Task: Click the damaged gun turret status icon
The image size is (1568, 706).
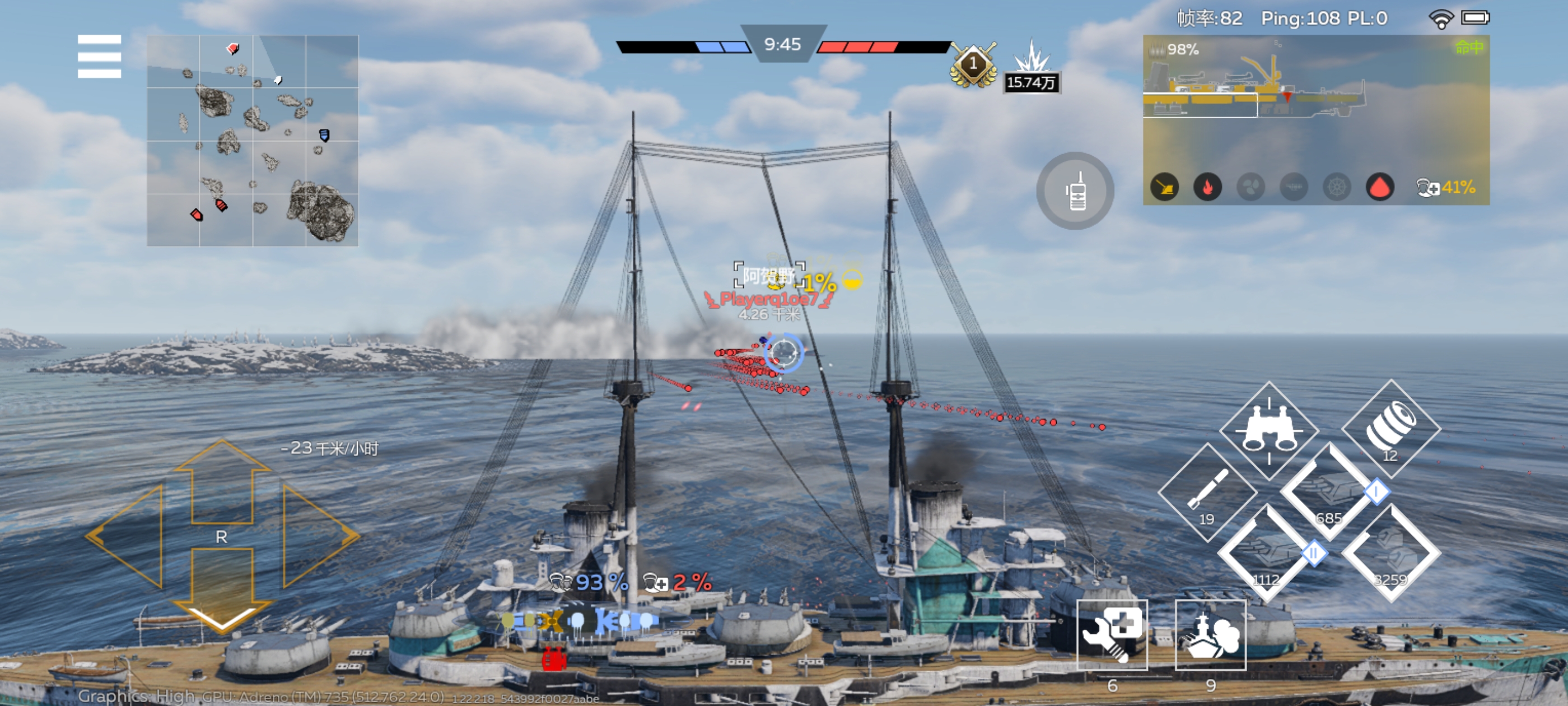Action: click(x=1164, y=187)
